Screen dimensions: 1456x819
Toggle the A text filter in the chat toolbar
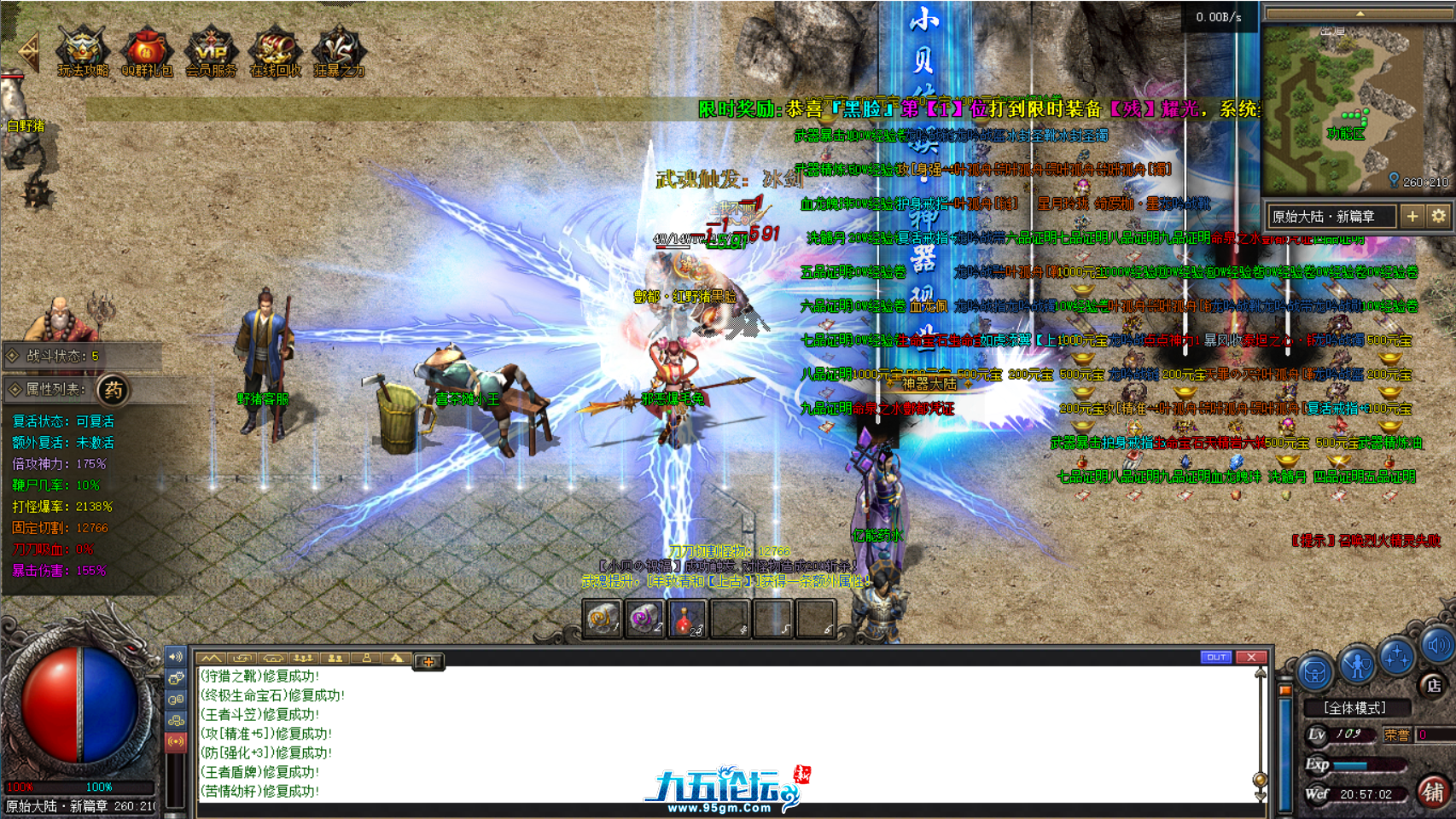click(x=395, y=658)
